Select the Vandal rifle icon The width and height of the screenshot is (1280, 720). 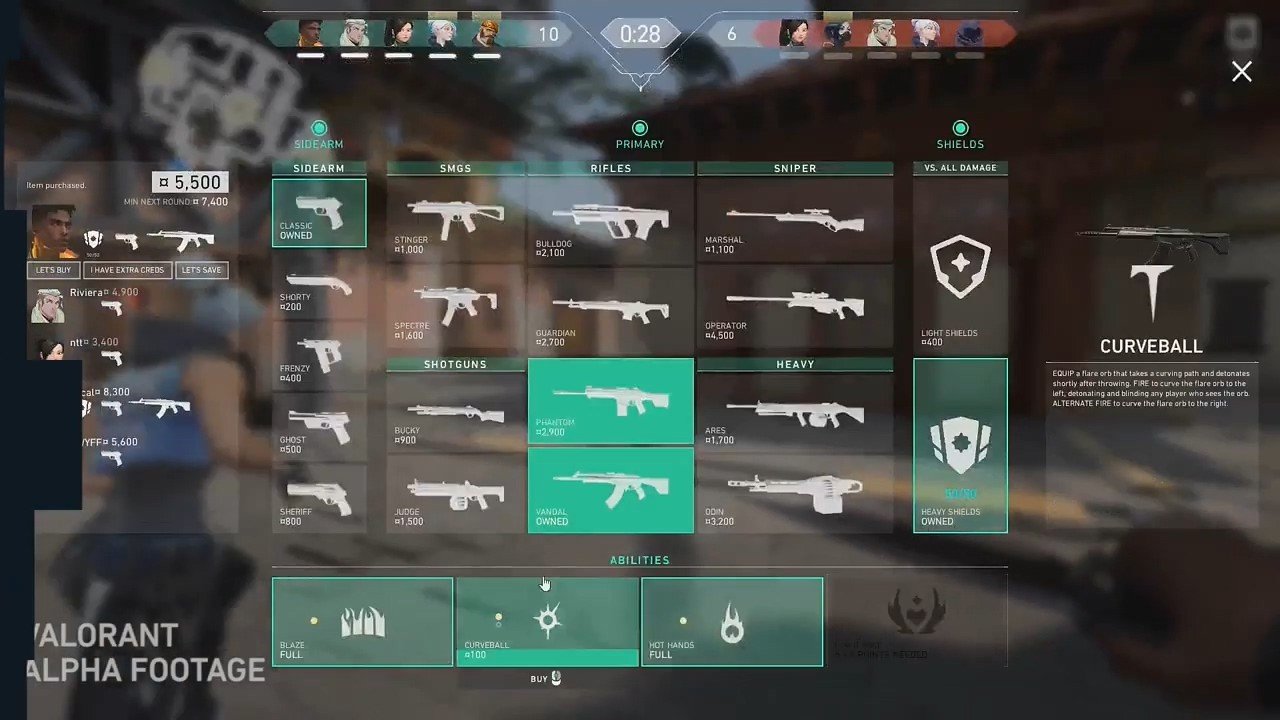tap(610, 490)
